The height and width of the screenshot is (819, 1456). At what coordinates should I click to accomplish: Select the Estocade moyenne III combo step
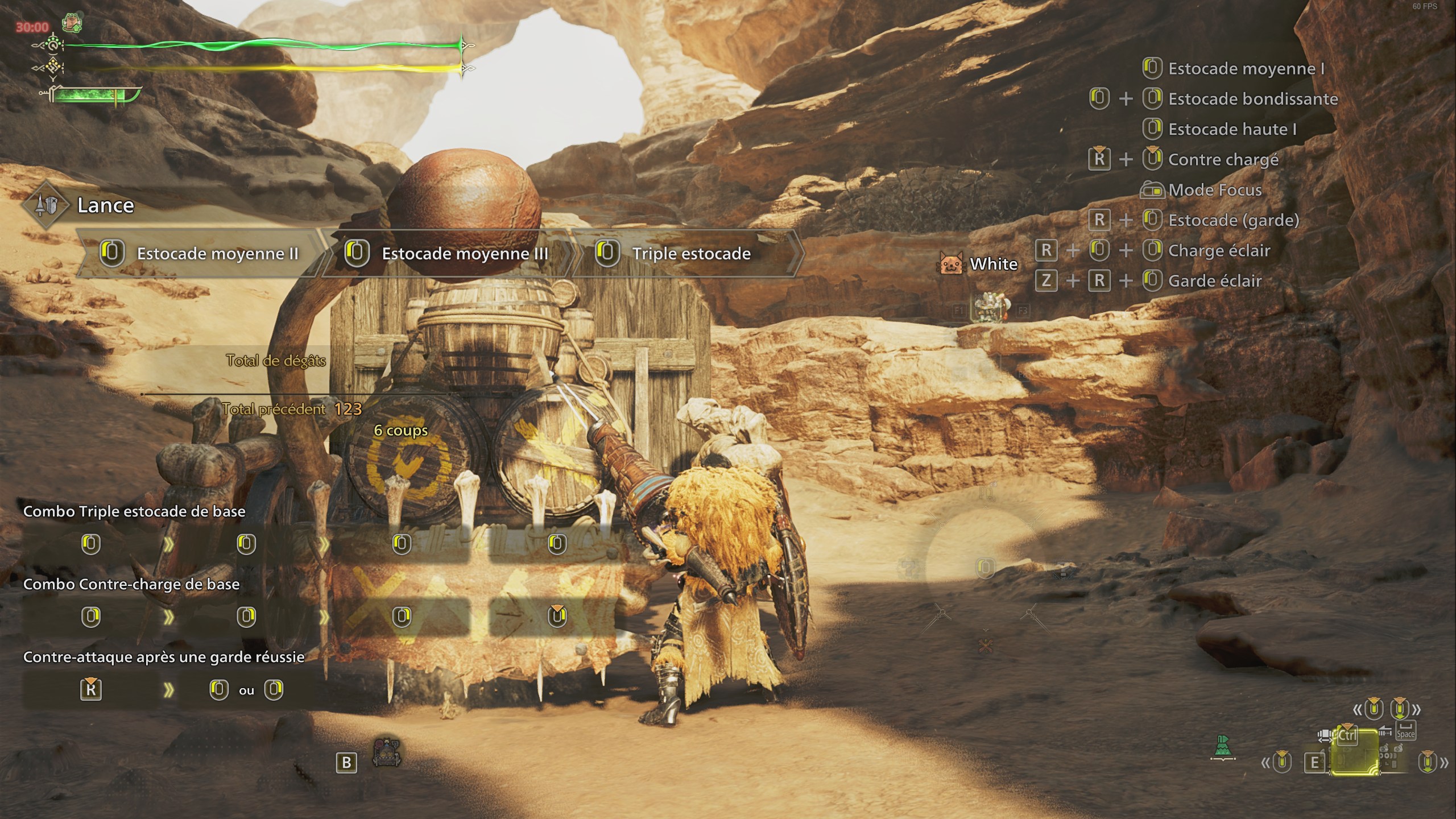(465, 254)
